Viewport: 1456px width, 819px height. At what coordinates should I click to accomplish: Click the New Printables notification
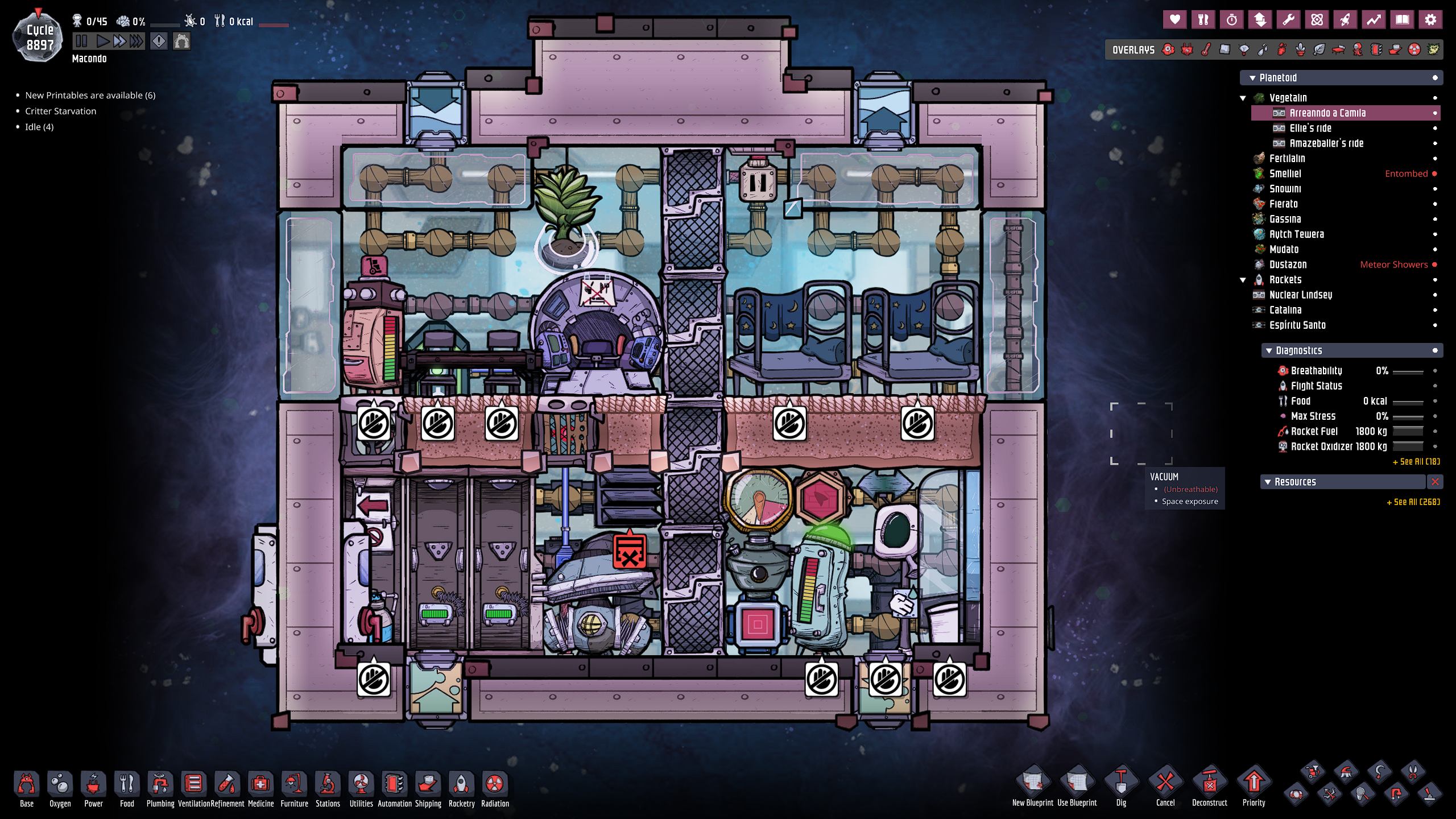click(90, 95)
